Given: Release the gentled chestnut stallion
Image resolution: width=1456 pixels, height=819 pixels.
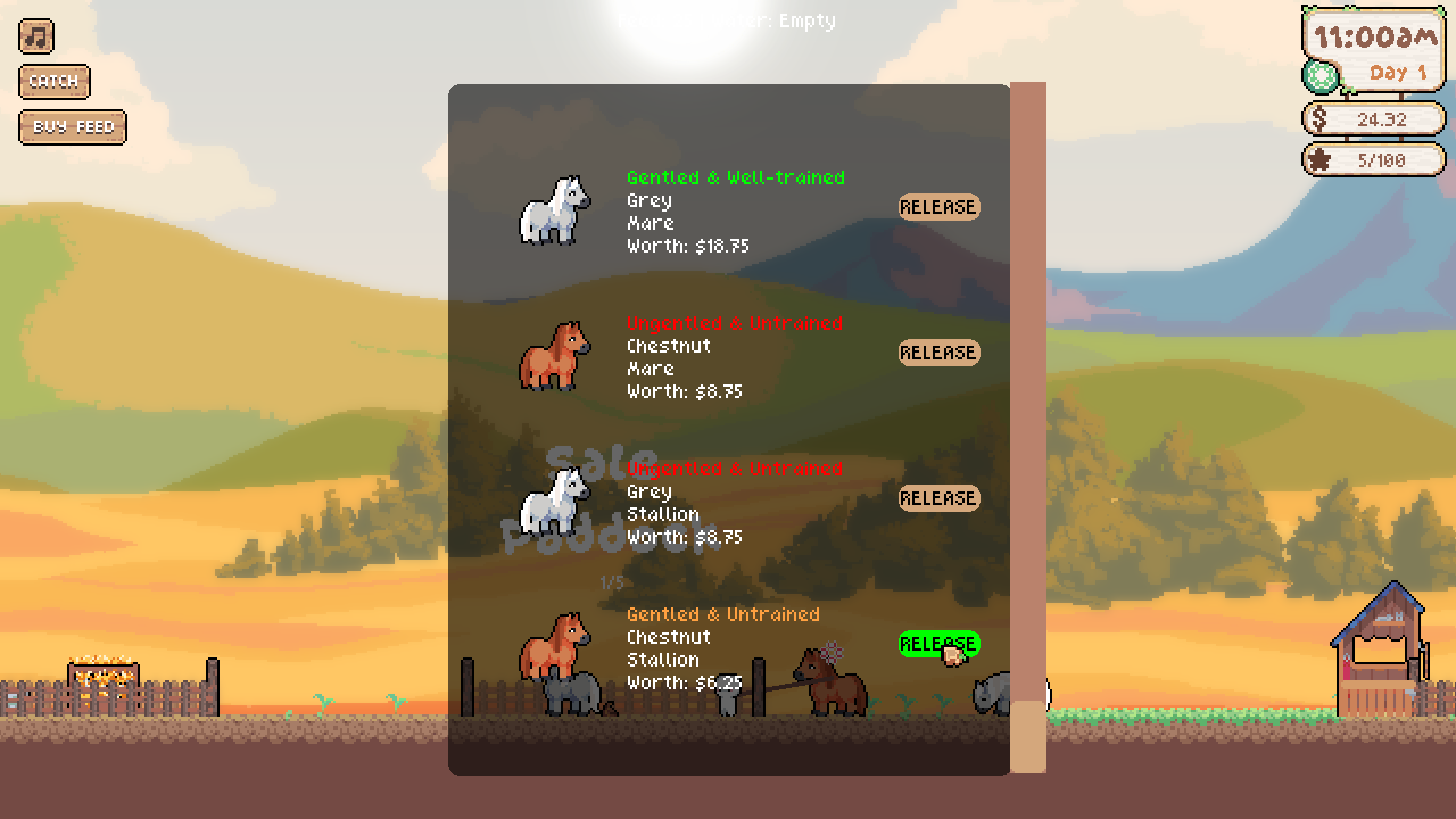Looking at the screenshot, I should coord(939,644).
